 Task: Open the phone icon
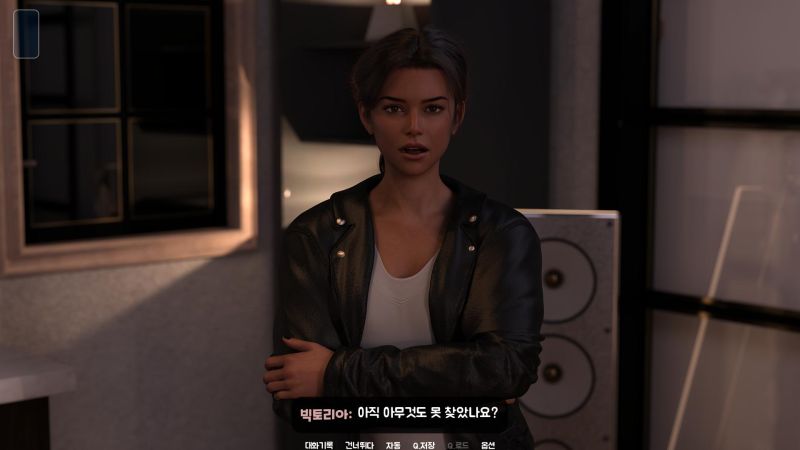click(x=26, y=33)
